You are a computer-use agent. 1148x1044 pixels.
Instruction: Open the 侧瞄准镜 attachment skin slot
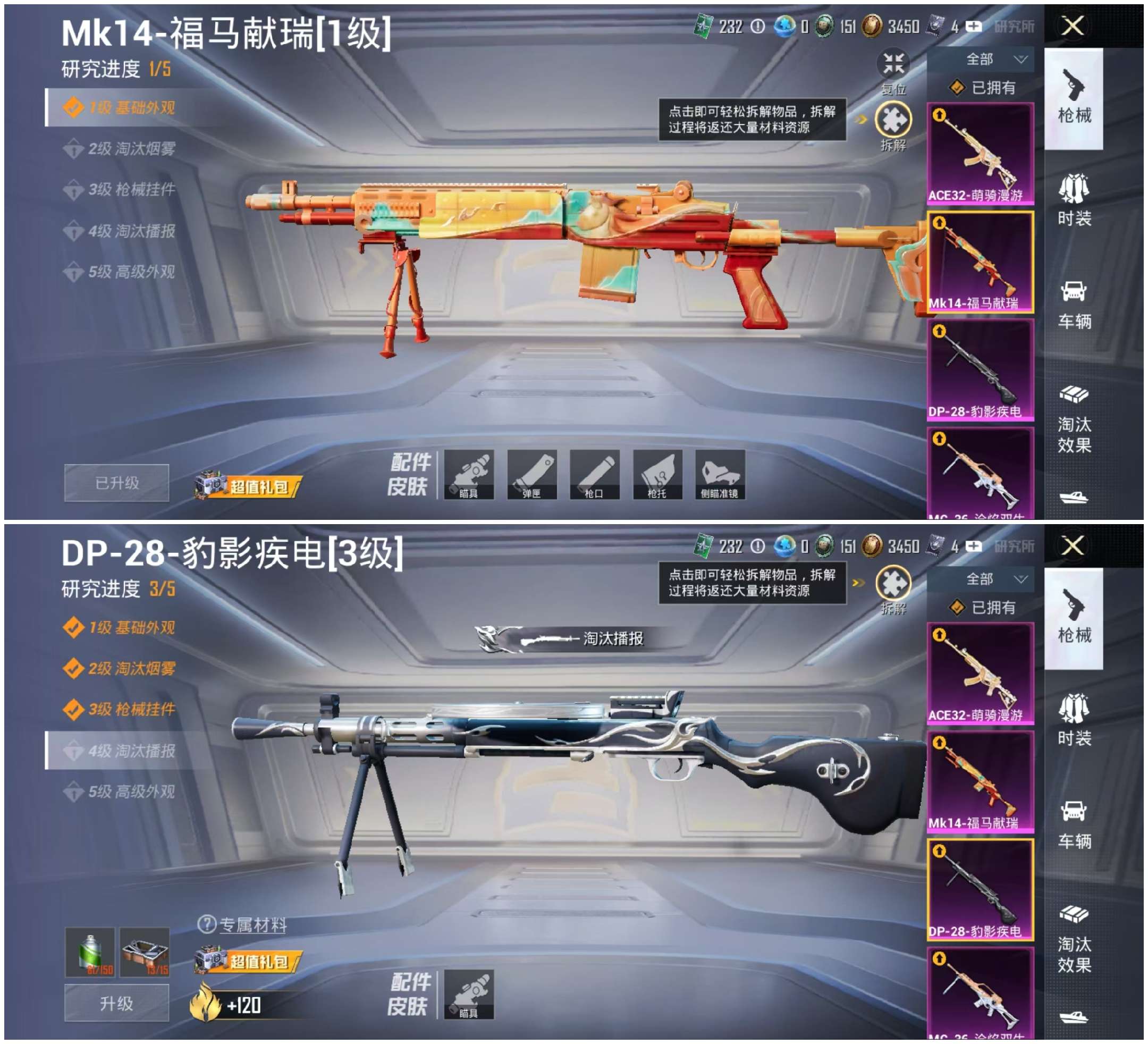coord(720,475)
